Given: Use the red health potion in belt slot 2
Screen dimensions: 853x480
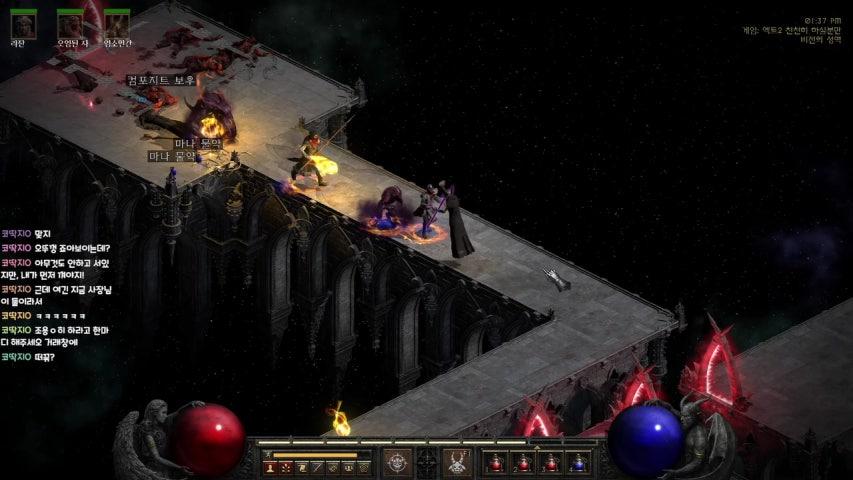Looking at the screenshot, I should pyautogui.click(x=522, y=463).
